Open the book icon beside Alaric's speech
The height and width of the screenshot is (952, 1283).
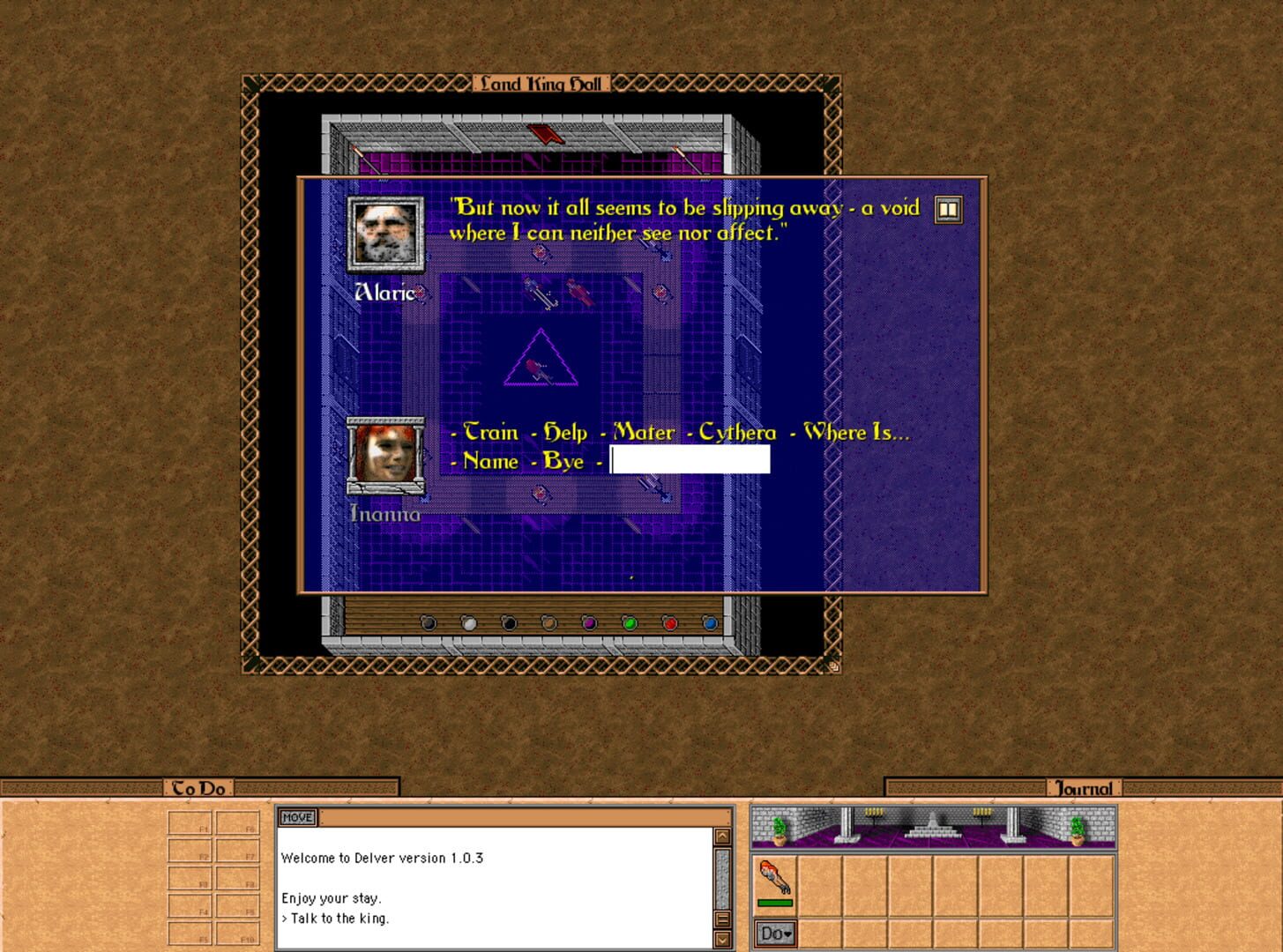click(x=948, y=209)
